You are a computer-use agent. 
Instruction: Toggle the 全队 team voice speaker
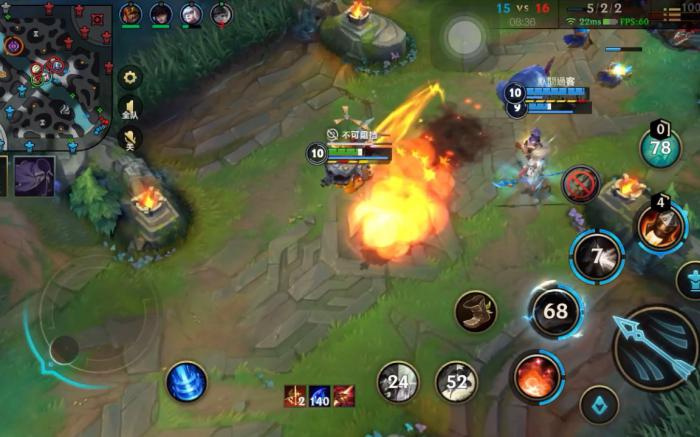point(130,108)
